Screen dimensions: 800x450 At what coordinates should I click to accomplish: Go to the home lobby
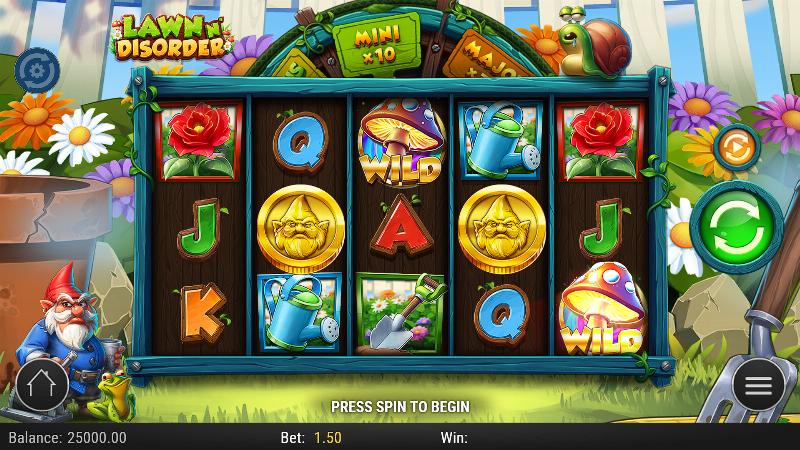42,384
